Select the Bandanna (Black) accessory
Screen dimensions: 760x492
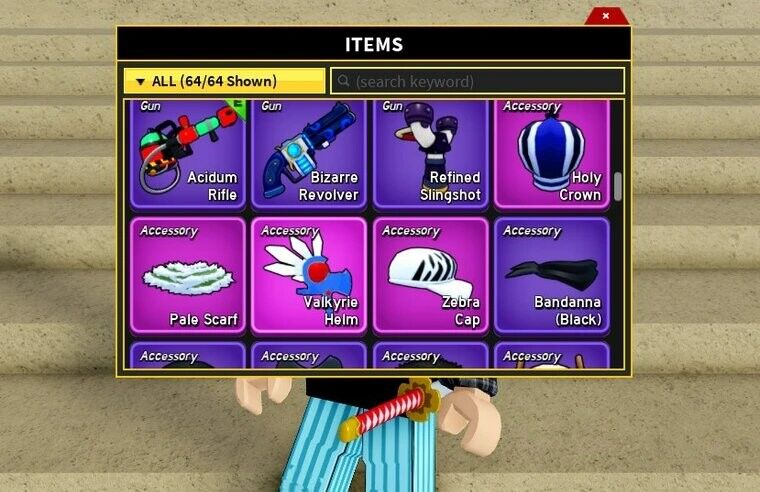[x=551, y=275]
